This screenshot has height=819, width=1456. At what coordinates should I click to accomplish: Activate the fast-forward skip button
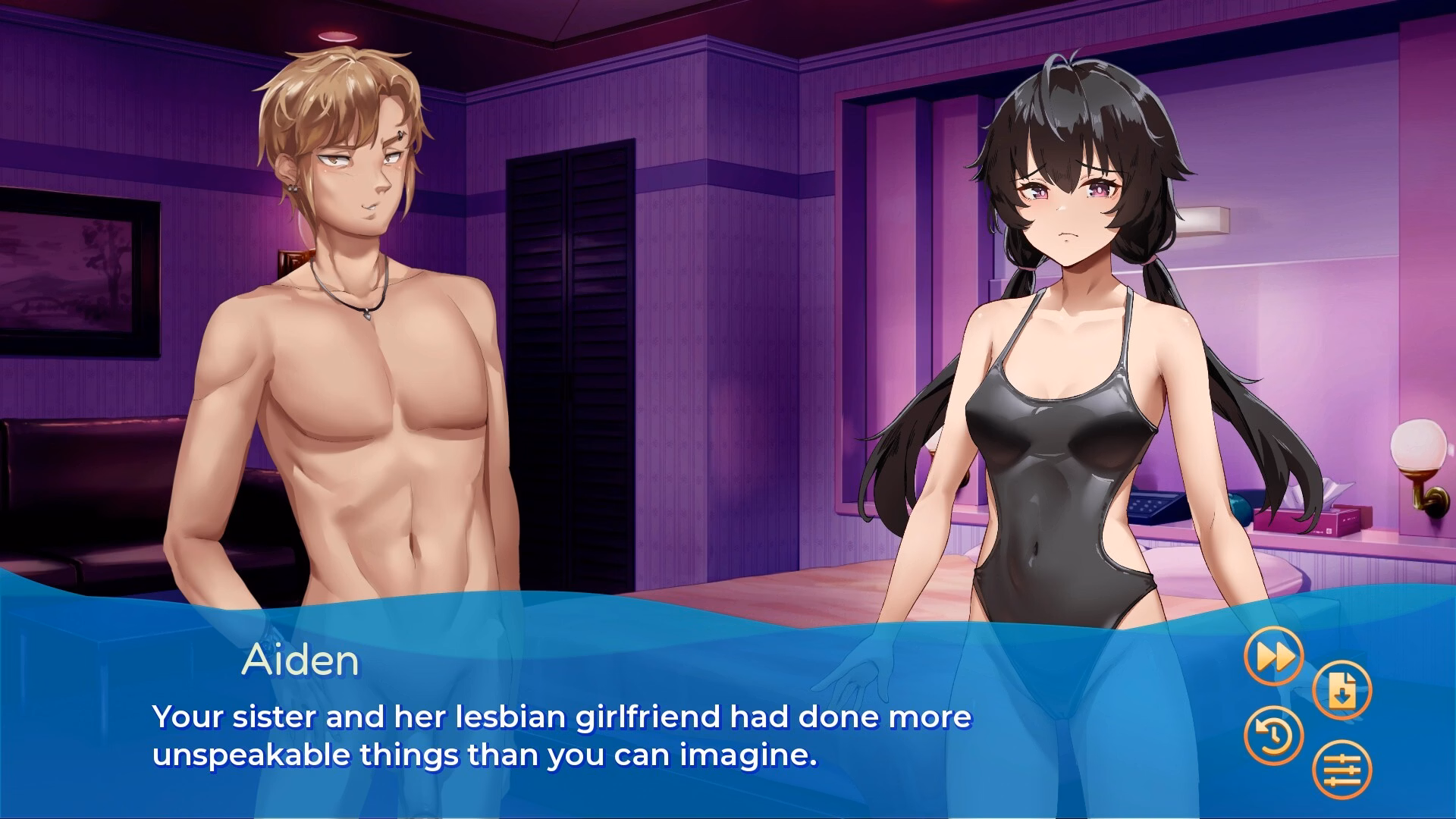tap(1274, 657)
